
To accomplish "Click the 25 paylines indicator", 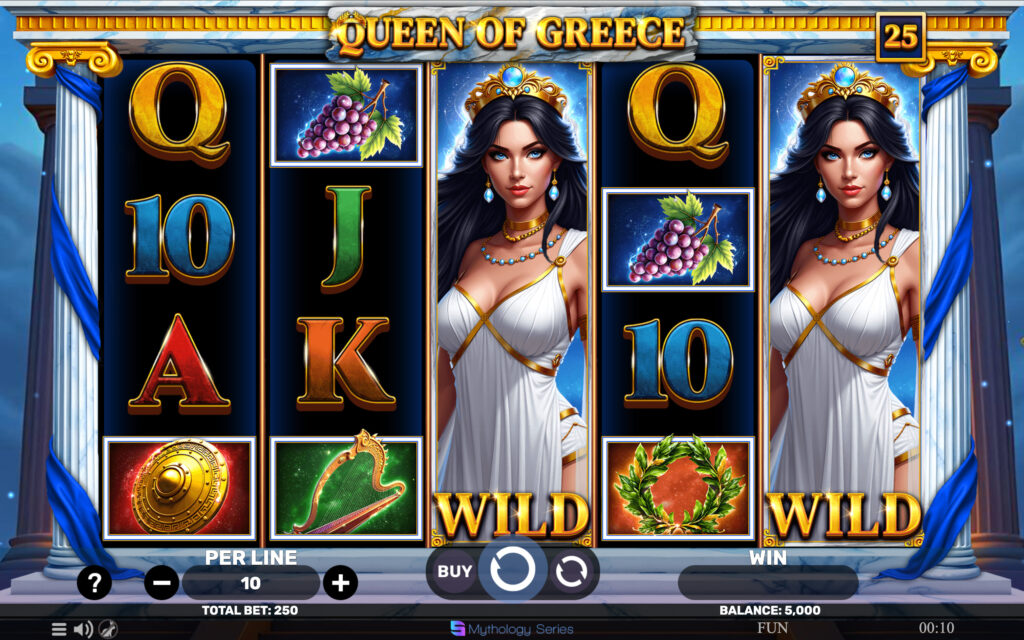I will (x=900, y=37).
